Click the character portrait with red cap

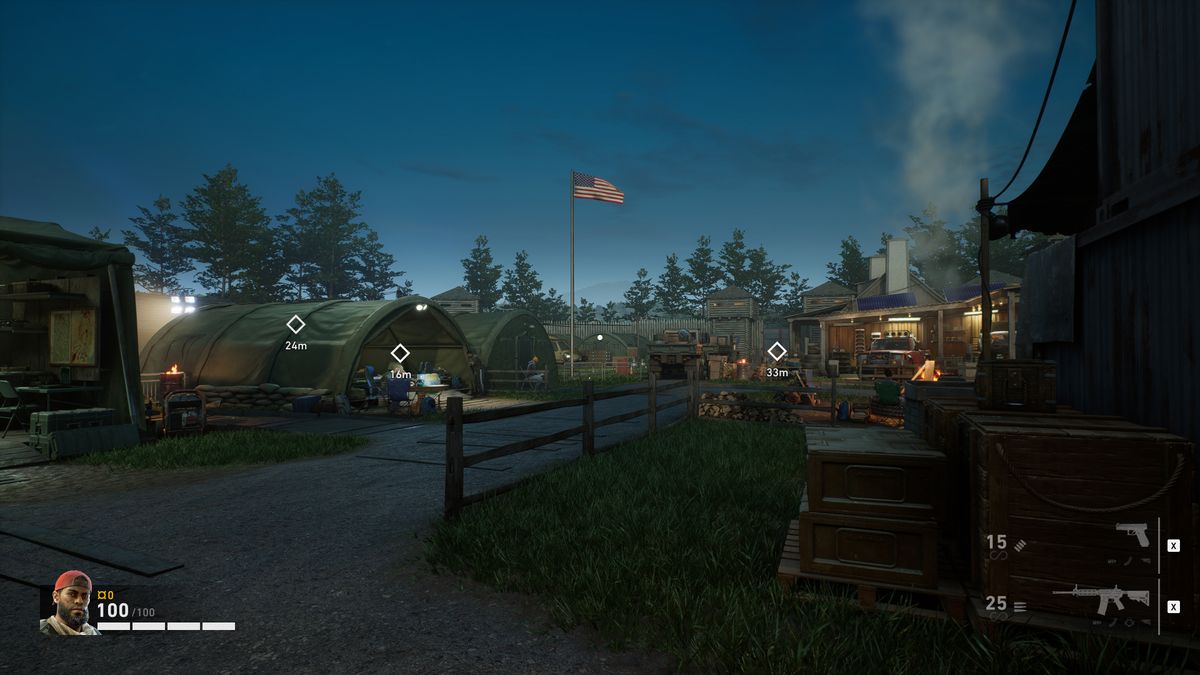click(69, 603)
